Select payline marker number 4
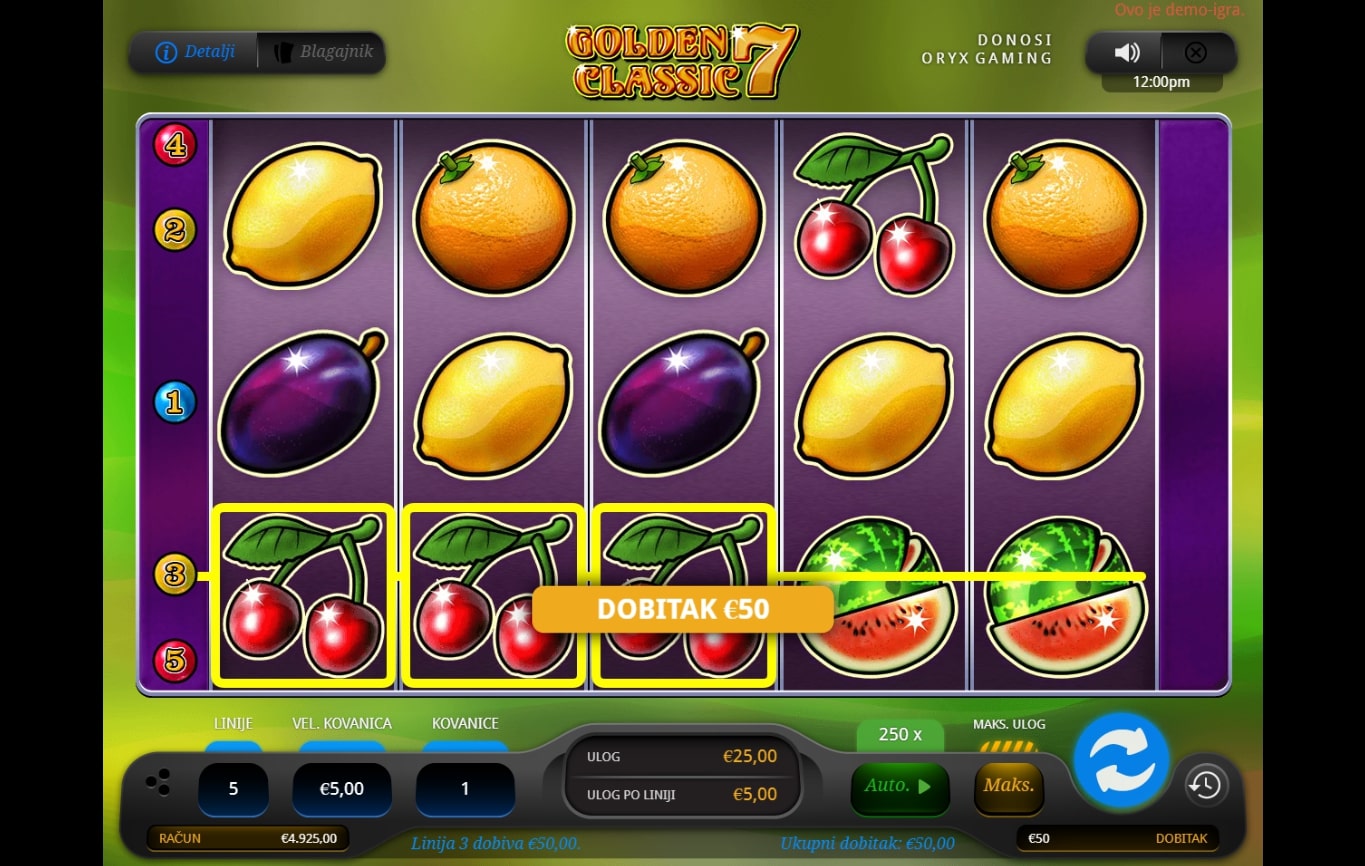The image size is (1365, 866). (175, 146)
